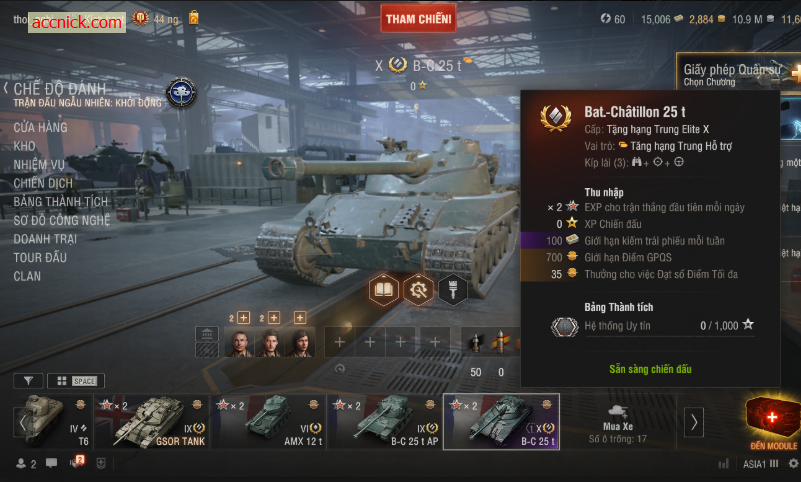This screenshot has height=482, width=801.
Task: Open ĐẾN MODULE red crate button
Action: click(x=773, y=421)
